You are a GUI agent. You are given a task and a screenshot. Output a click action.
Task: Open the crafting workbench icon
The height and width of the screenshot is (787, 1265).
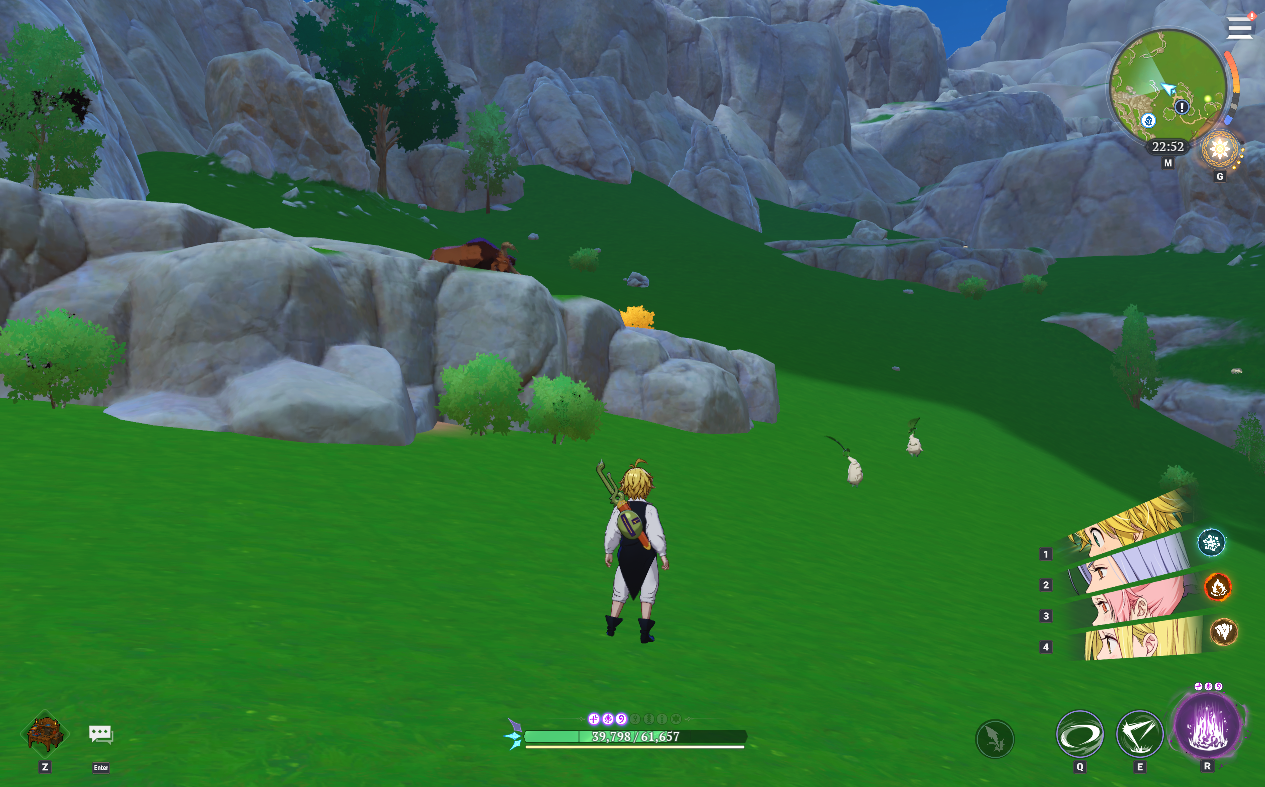click(x=45, y=733)
